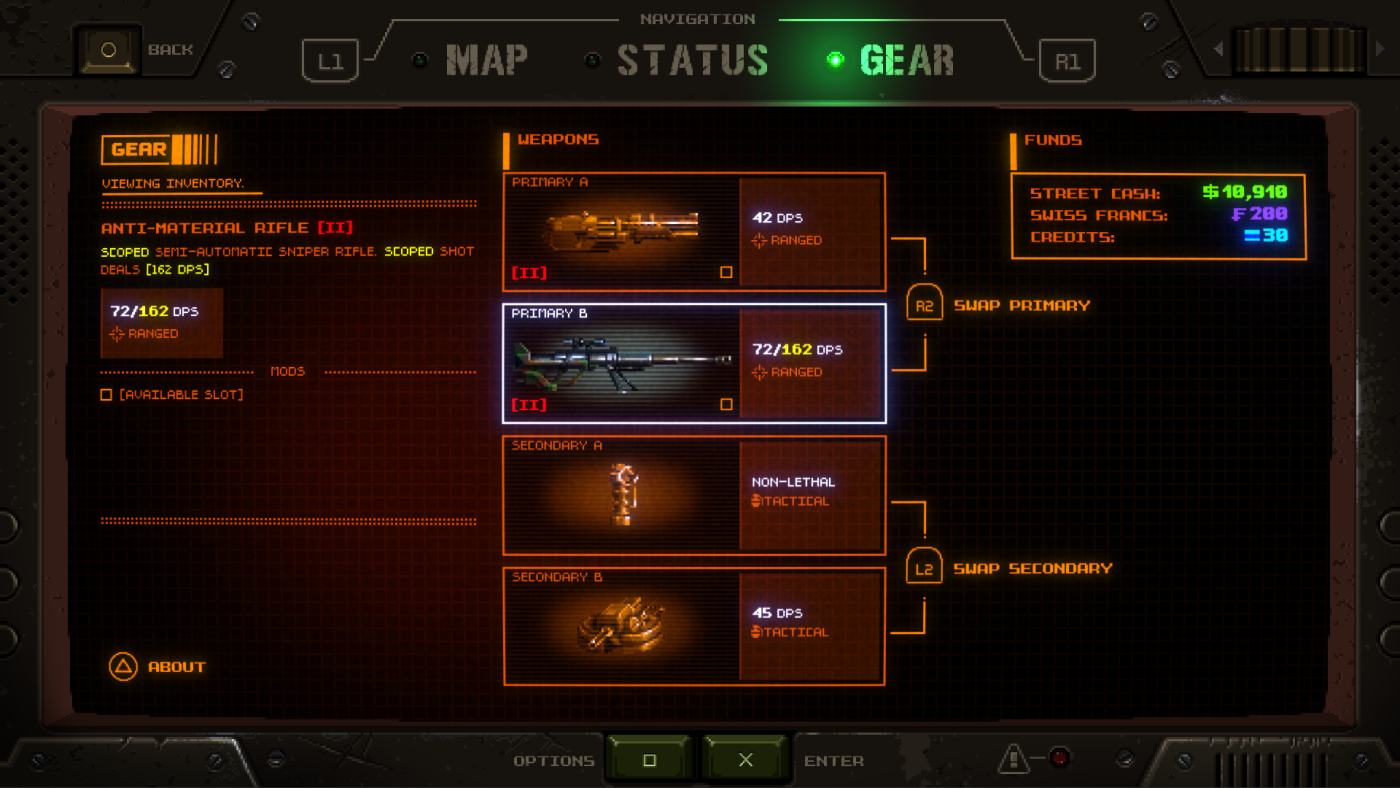Select the Secondary B coiled tactical weapon

620,625
